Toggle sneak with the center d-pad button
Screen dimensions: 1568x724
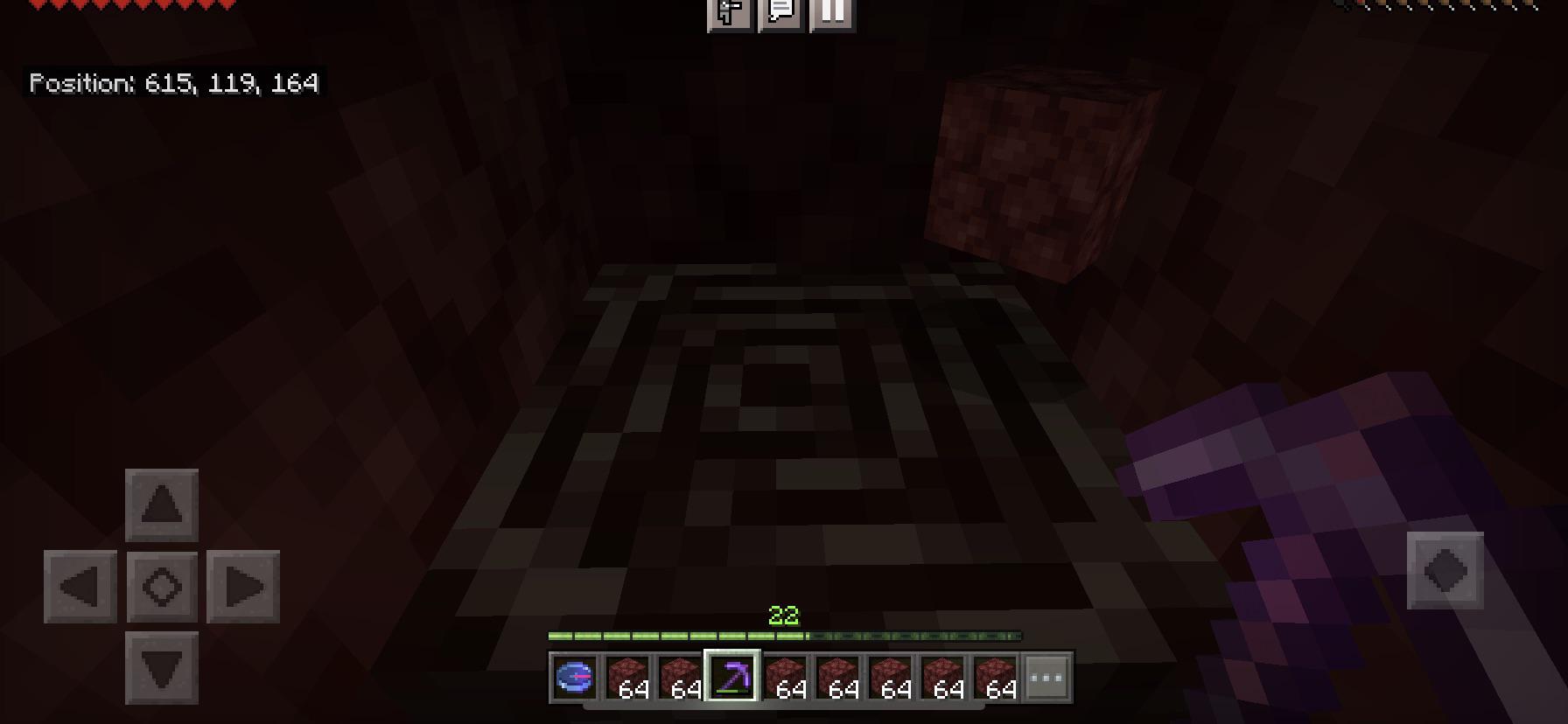[162, 587]
